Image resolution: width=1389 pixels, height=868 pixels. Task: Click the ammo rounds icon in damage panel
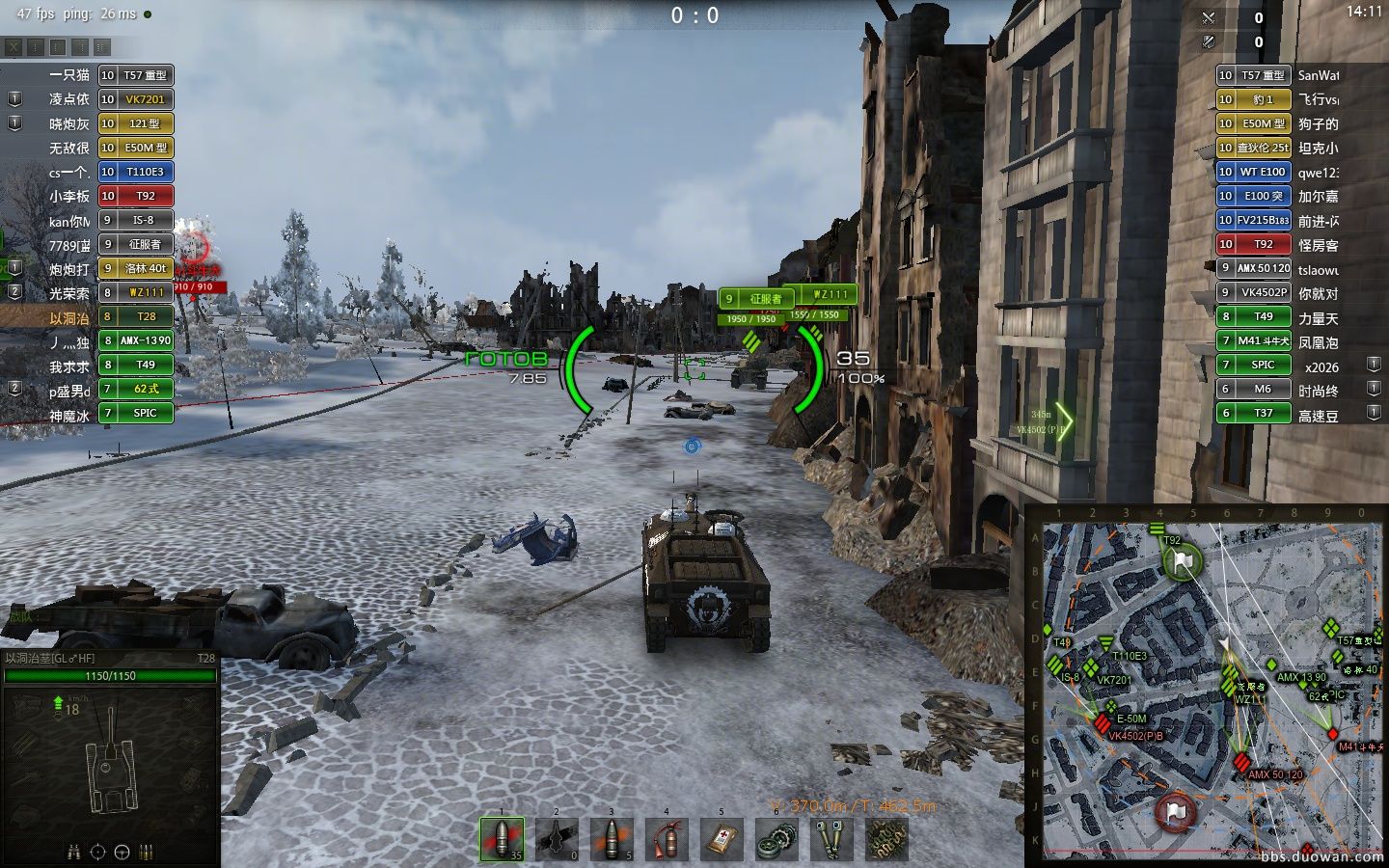coord(147,852)
